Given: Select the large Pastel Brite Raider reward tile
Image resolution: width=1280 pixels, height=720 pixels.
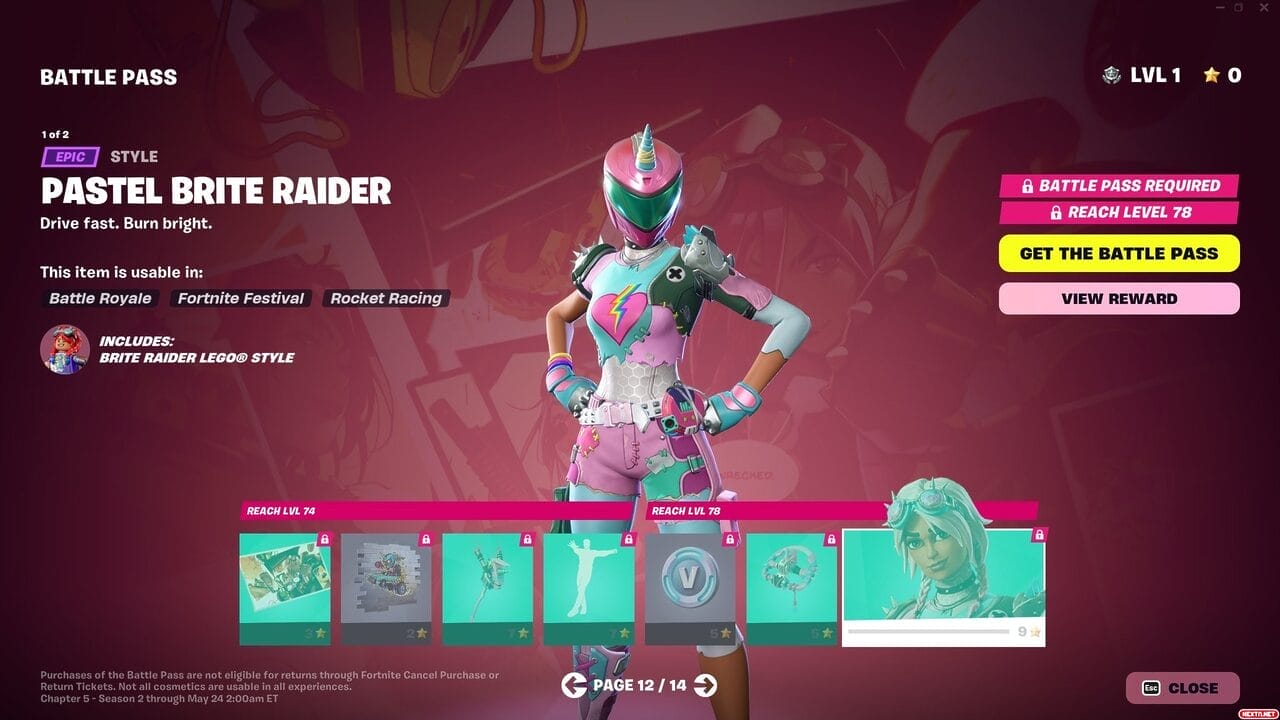Looking at the screenshot, I should tap(943, 587).
